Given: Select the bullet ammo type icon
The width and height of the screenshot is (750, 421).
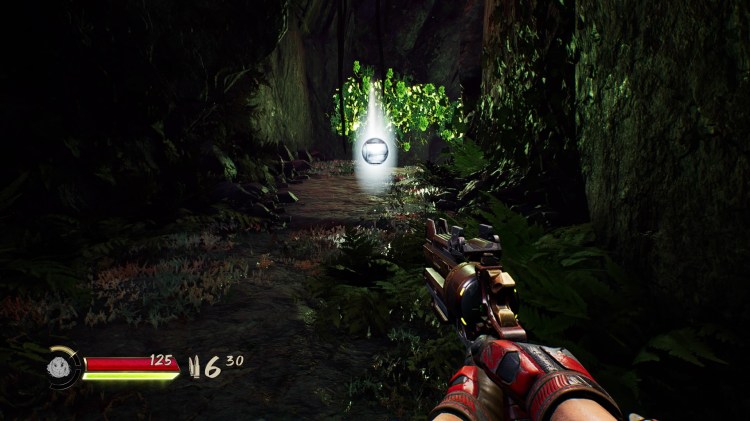Looking at the screenshot, I should (195, 368).
